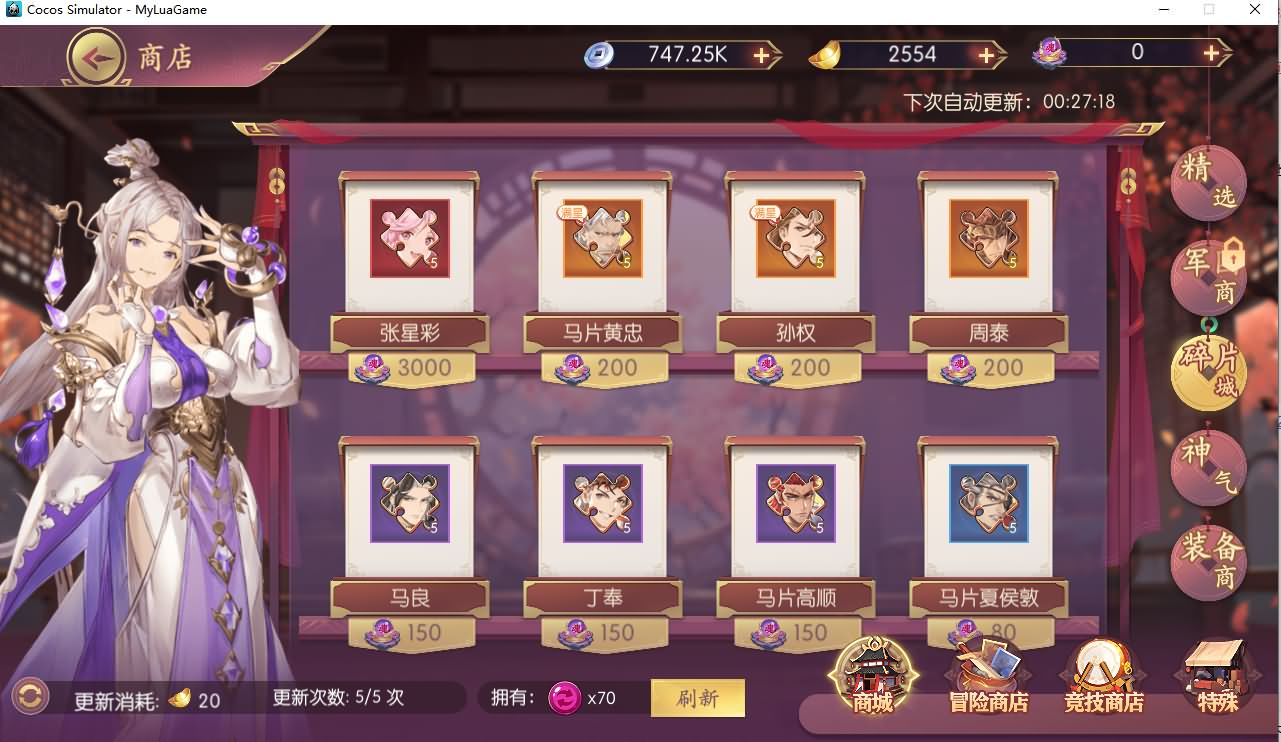The width and height of the screenshot is (1281, 742).
Task: Open the 装备商 equipment merchant
Action: click(x=1207, y=560)
